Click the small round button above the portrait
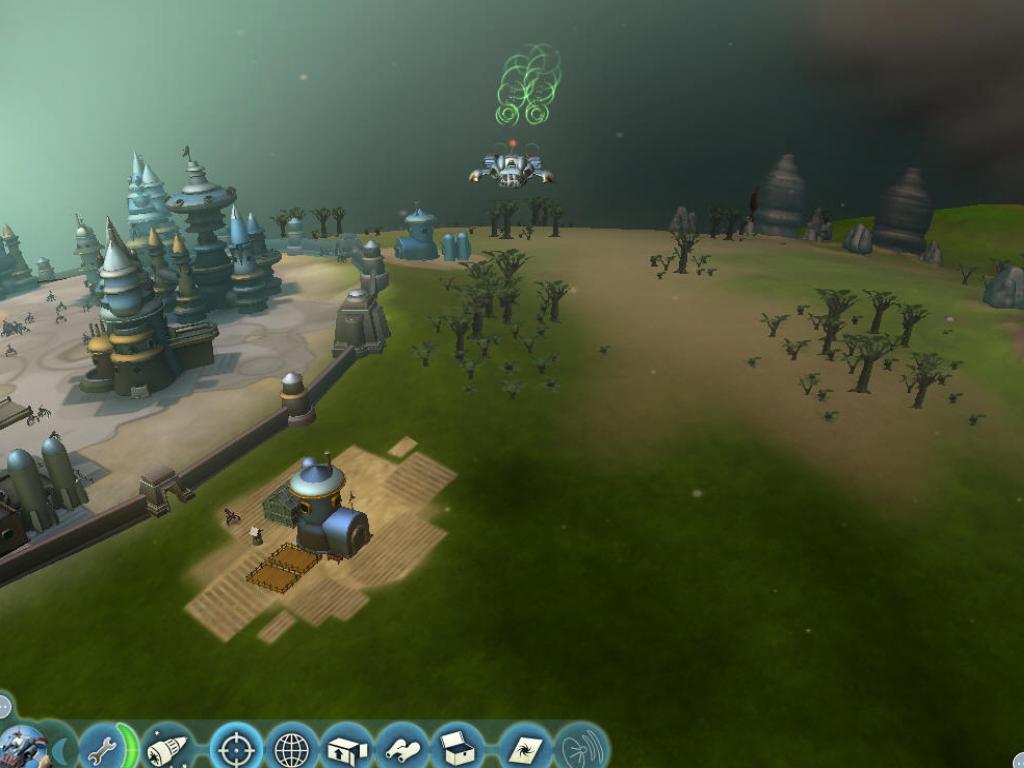This screenshot has width=1024, height=768. 5,706
